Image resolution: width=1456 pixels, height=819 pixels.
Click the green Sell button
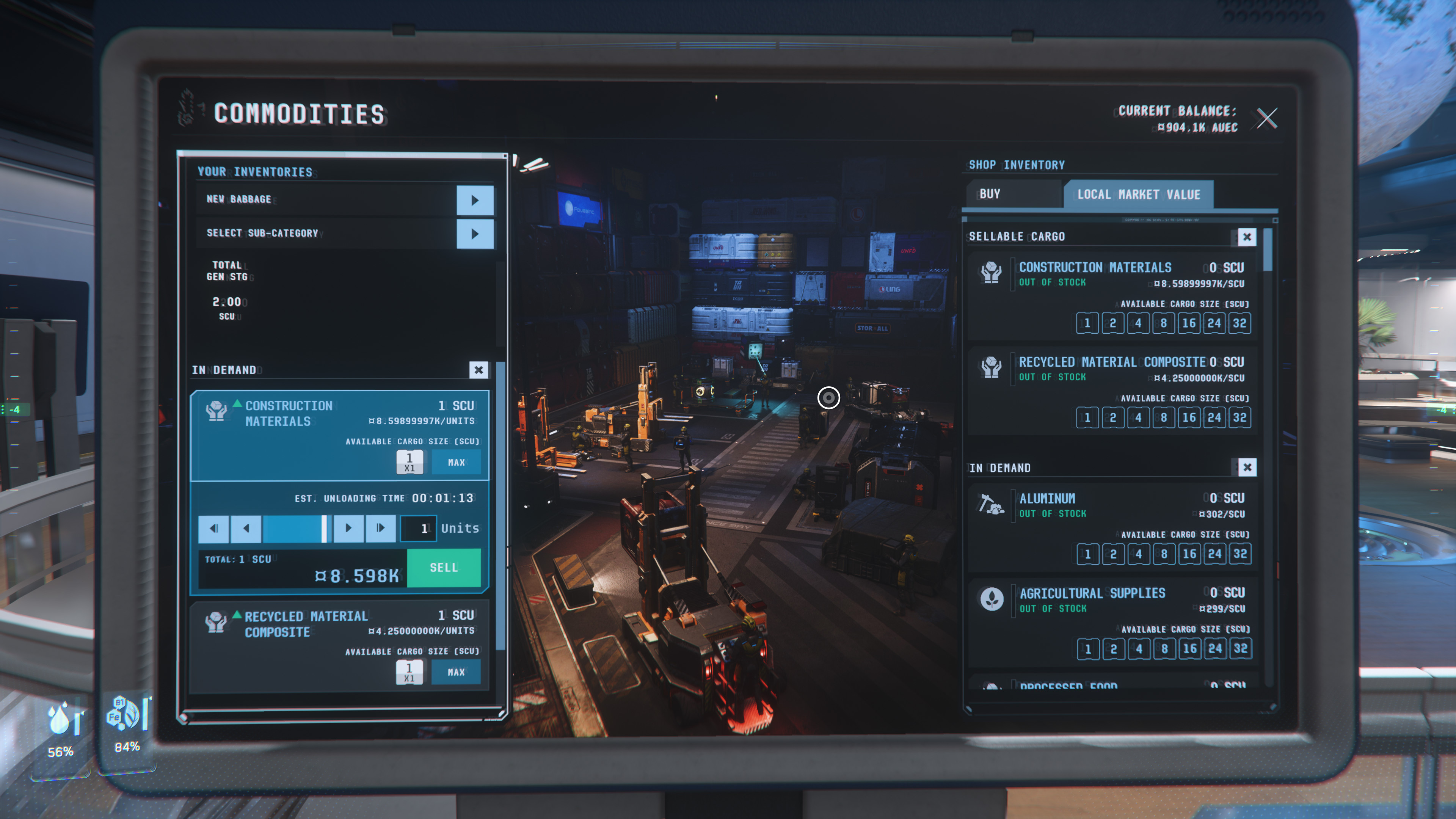click(x=444, y=568)
